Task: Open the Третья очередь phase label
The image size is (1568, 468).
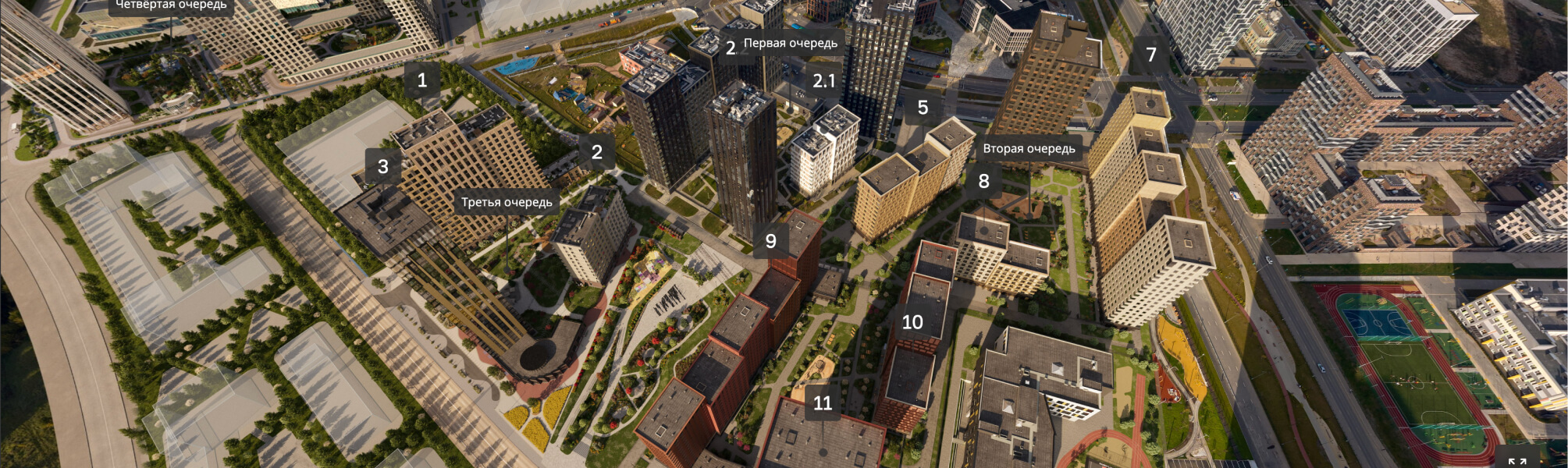Action: click(x=507, y=203)
